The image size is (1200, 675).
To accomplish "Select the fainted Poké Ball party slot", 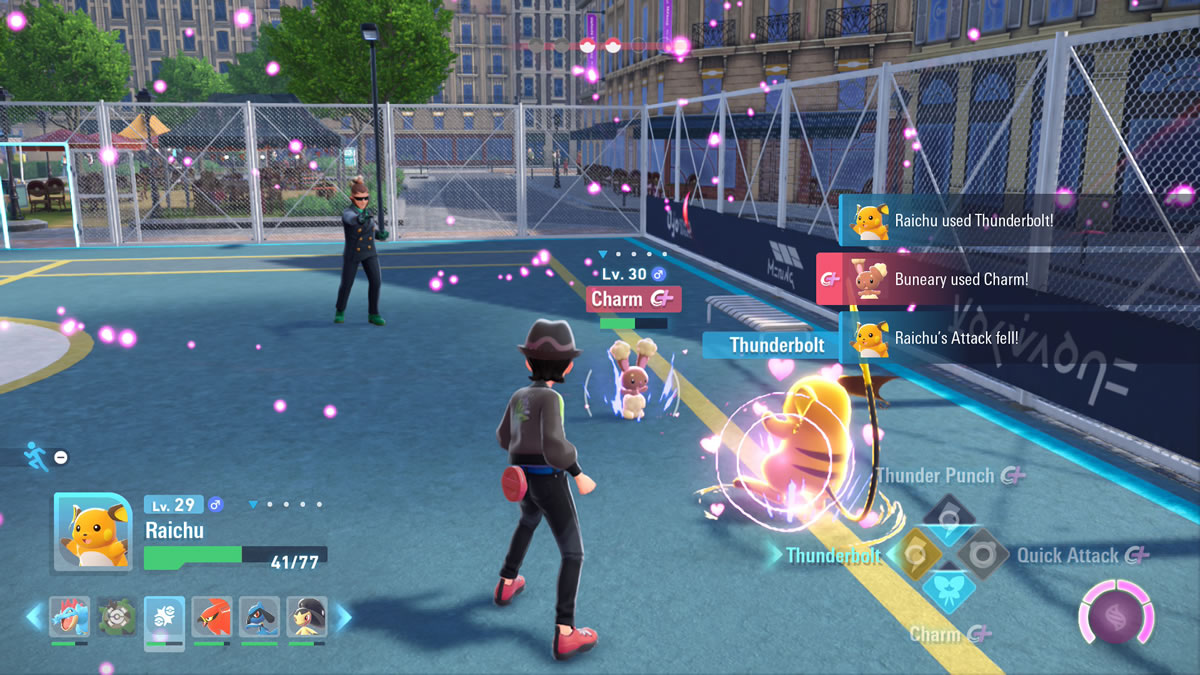I will click(117, 617).
